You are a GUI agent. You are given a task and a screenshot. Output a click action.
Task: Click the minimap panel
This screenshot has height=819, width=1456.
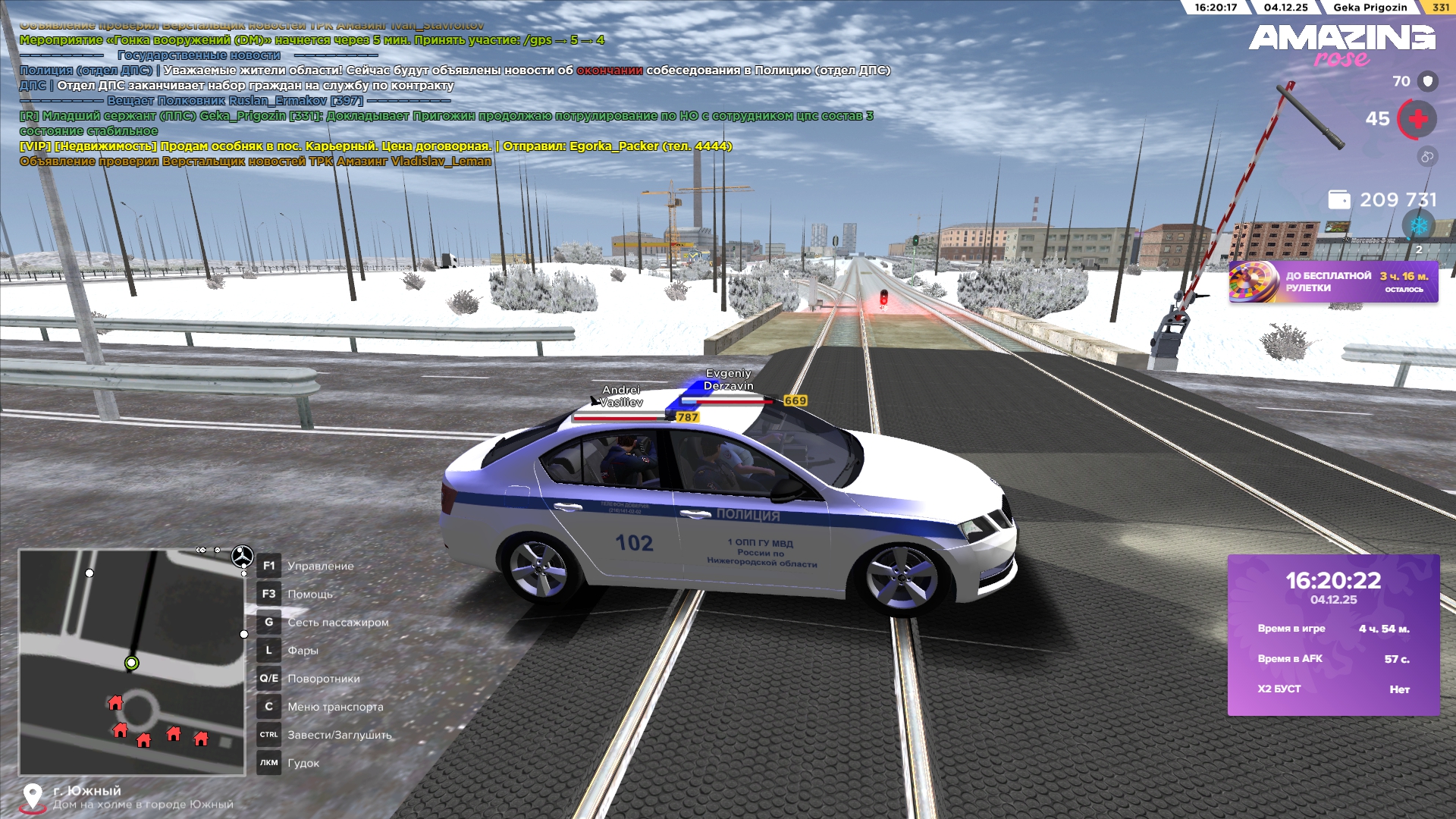click(x=132, y=662)
